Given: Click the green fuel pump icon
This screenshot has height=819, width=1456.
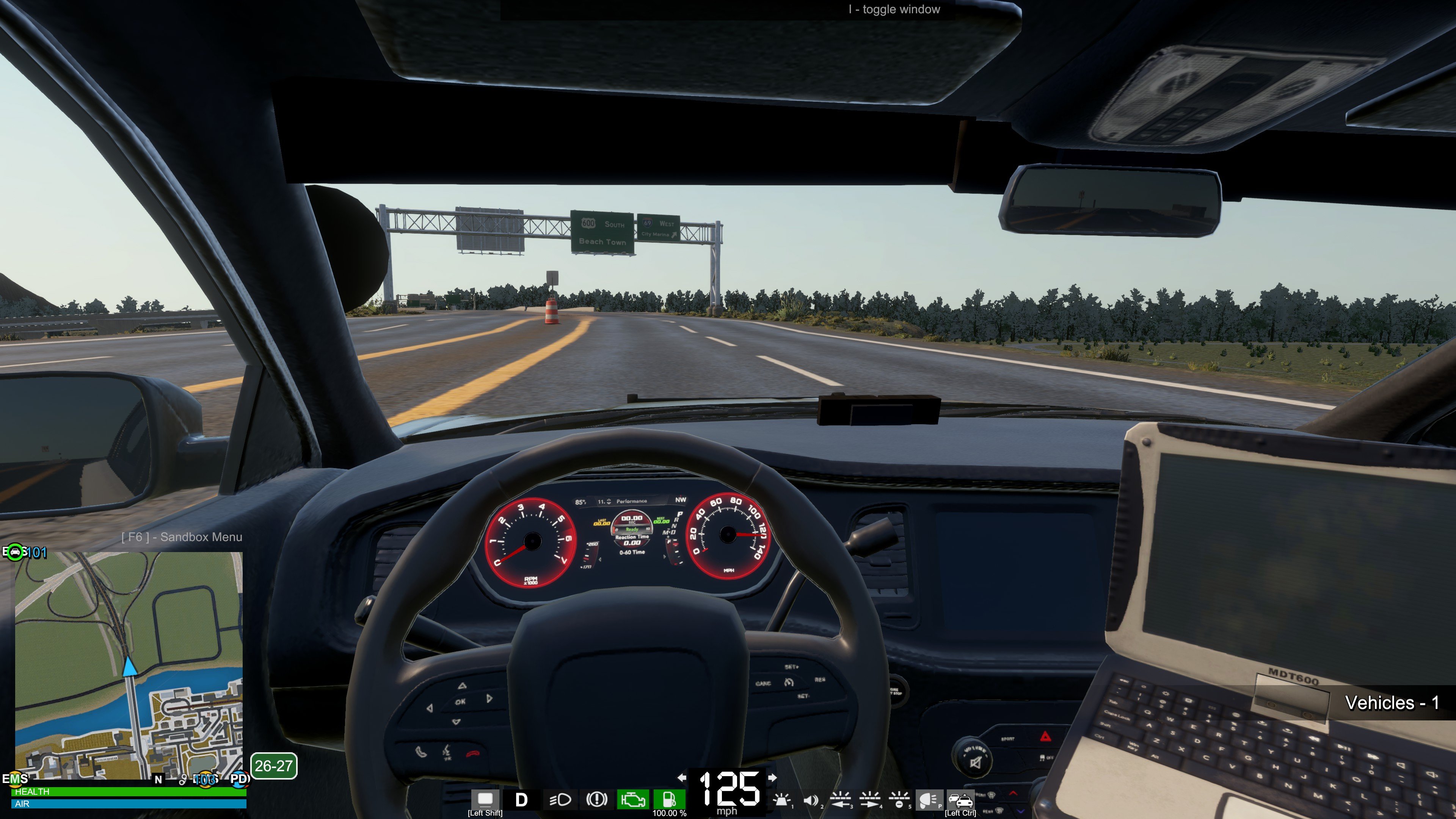Looking at the screenshot, I should coord(669,799).
